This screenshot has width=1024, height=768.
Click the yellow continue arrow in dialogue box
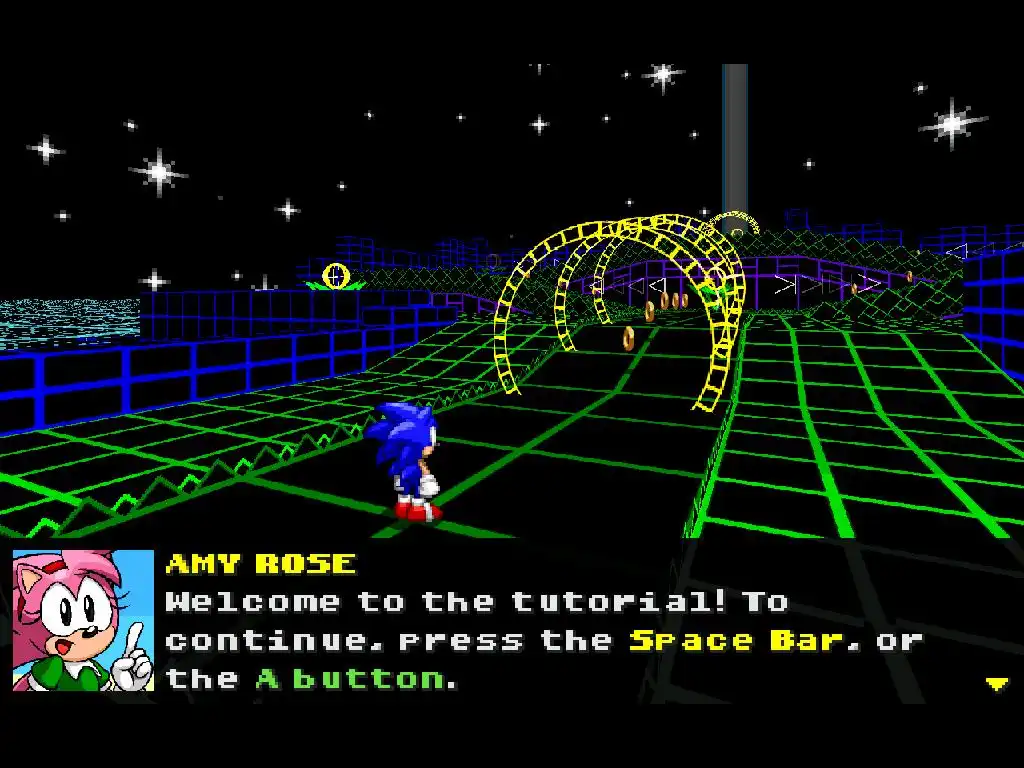tap(996, 684)
